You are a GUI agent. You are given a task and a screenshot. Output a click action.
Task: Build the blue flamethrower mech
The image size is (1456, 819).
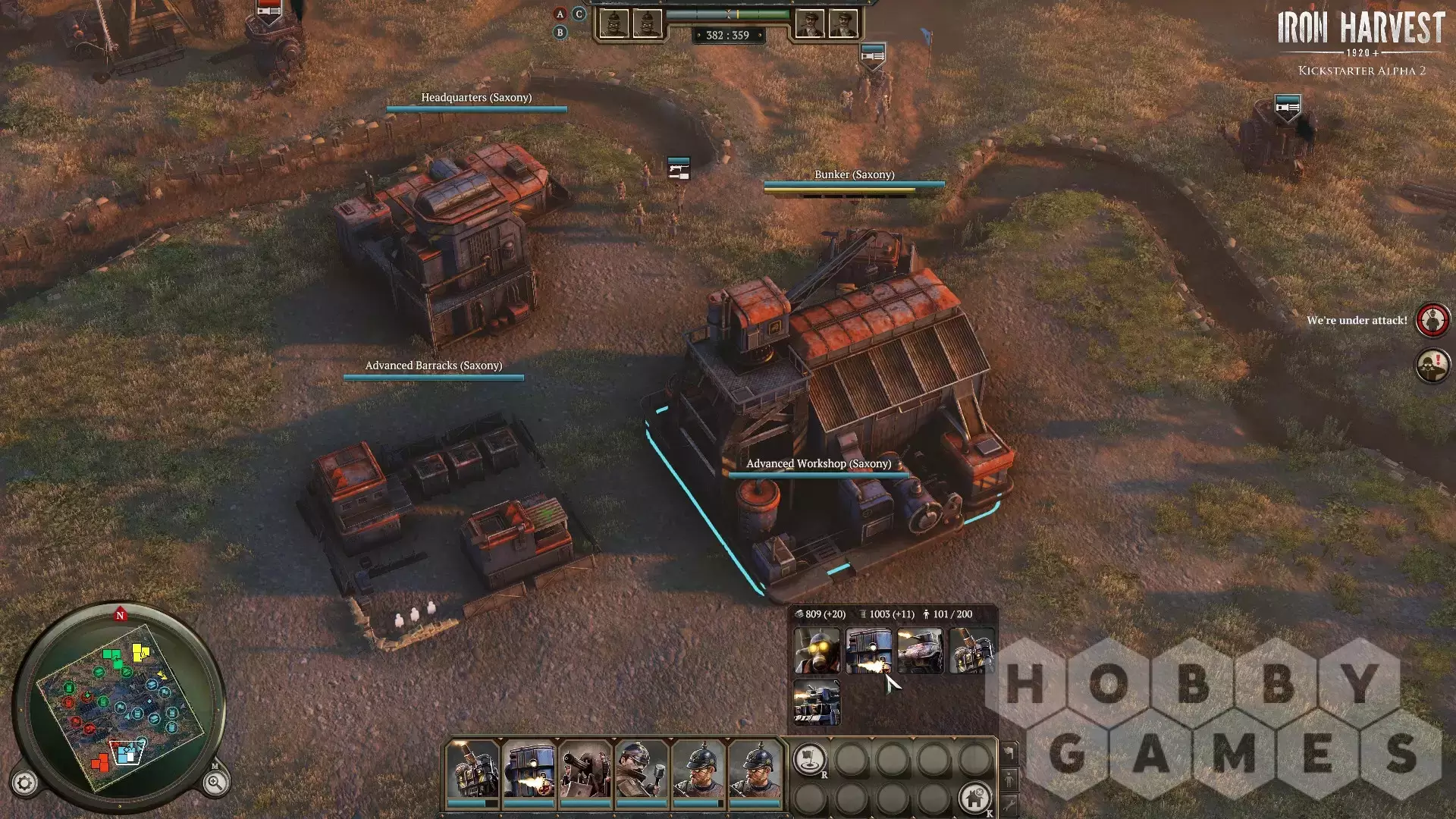click(x=868, y=651)
